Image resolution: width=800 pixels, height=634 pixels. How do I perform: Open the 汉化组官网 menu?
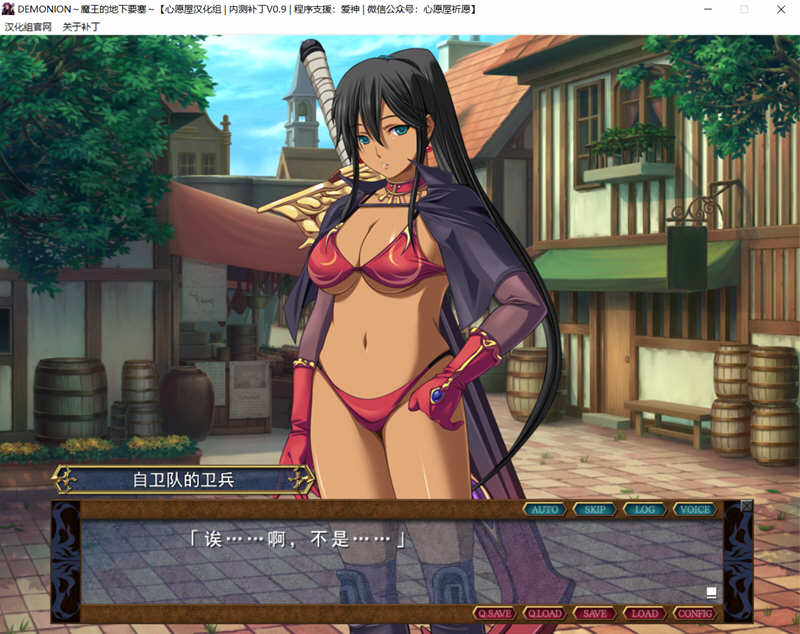point(27,27)
